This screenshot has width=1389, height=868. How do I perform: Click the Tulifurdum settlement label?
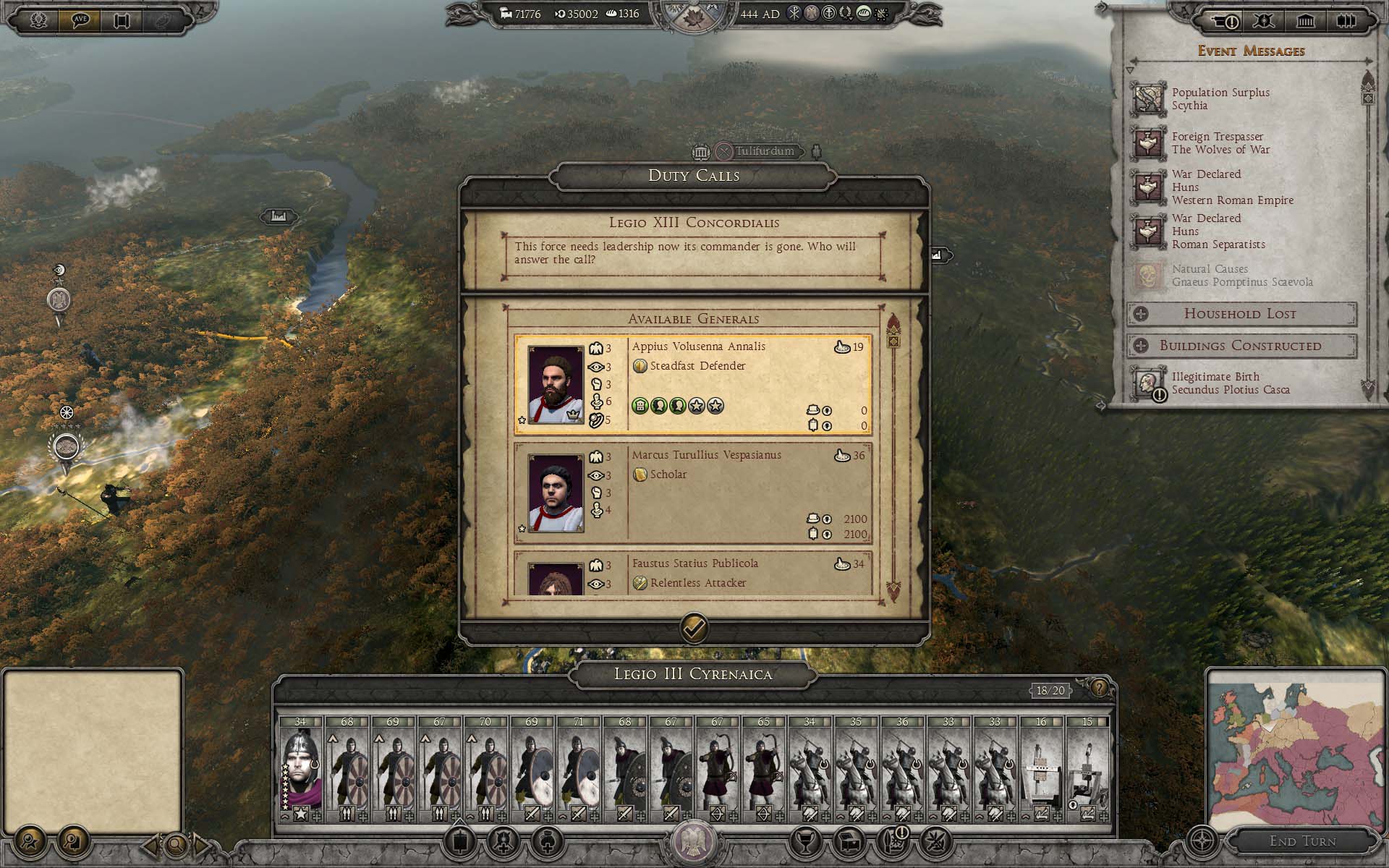tap(764, 151)
